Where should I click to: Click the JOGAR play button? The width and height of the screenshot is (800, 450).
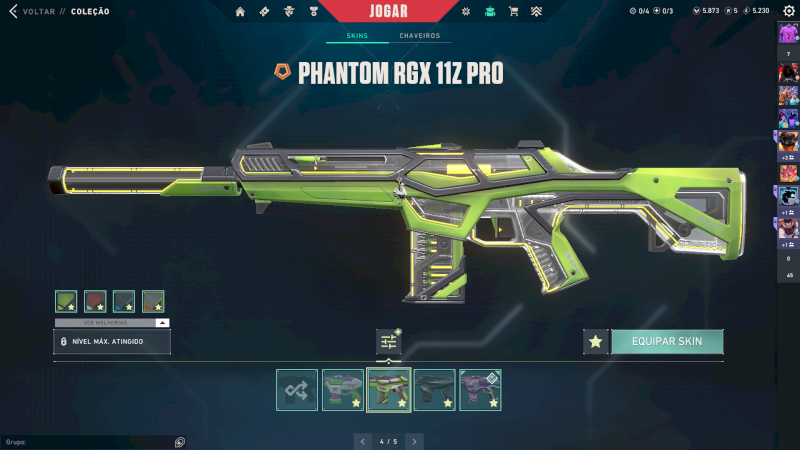401,11
